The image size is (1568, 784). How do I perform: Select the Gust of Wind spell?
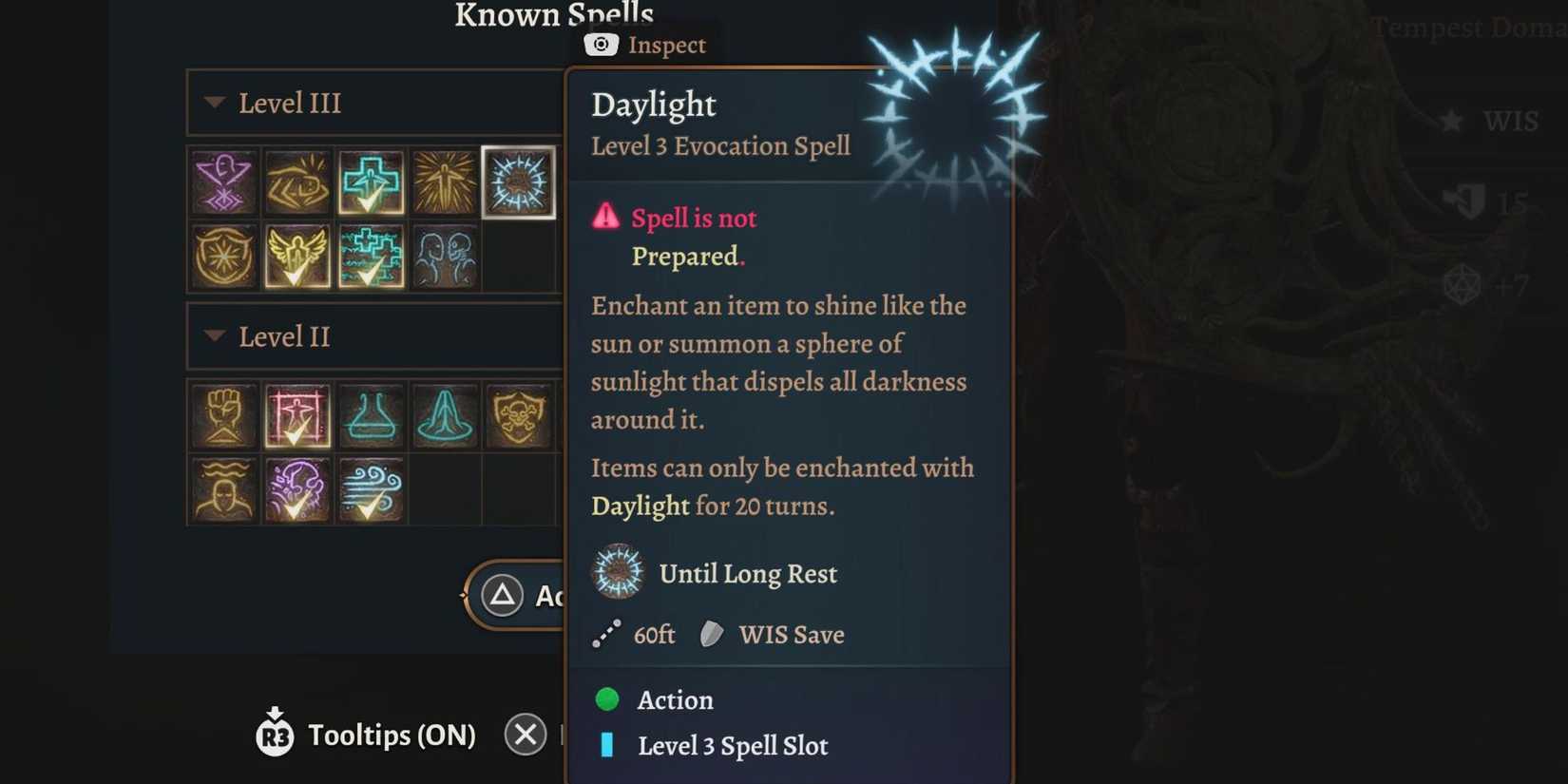(372, 488)
